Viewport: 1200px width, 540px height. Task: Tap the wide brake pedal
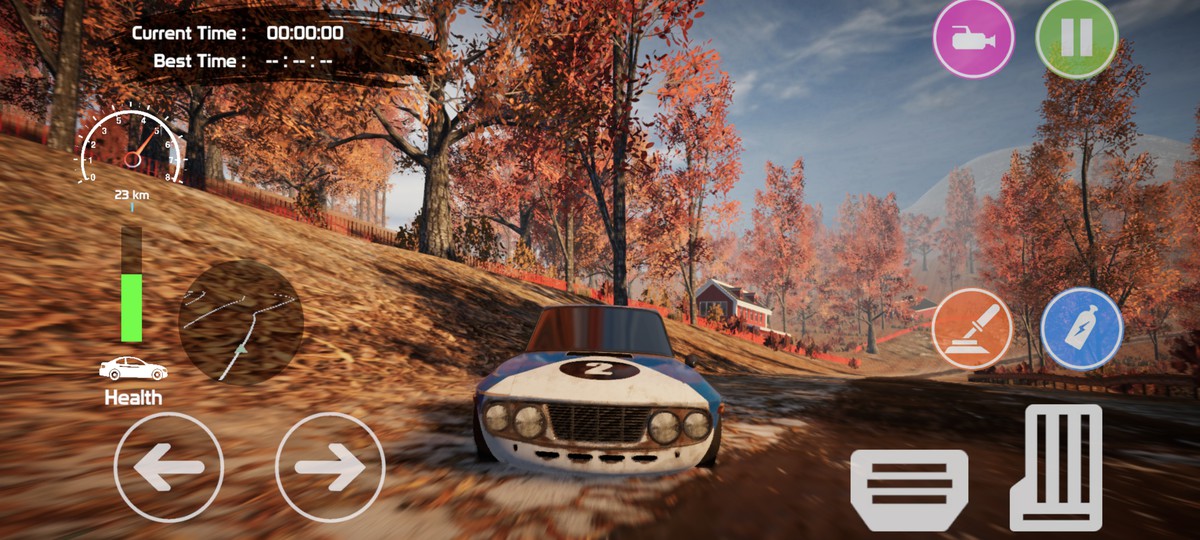909,489
